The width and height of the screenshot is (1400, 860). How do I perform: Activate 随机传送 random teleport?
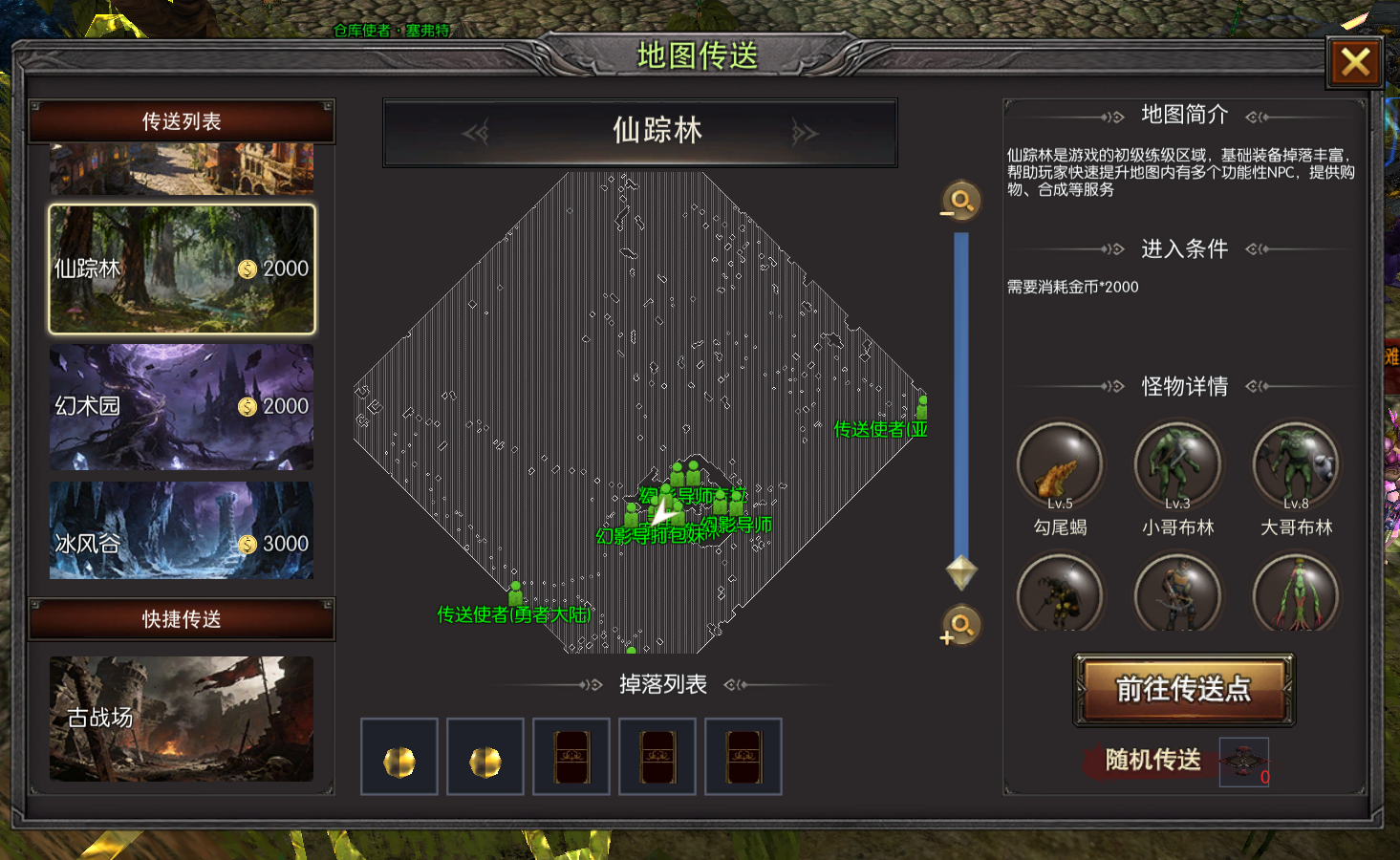click(x=1152, y=760)
